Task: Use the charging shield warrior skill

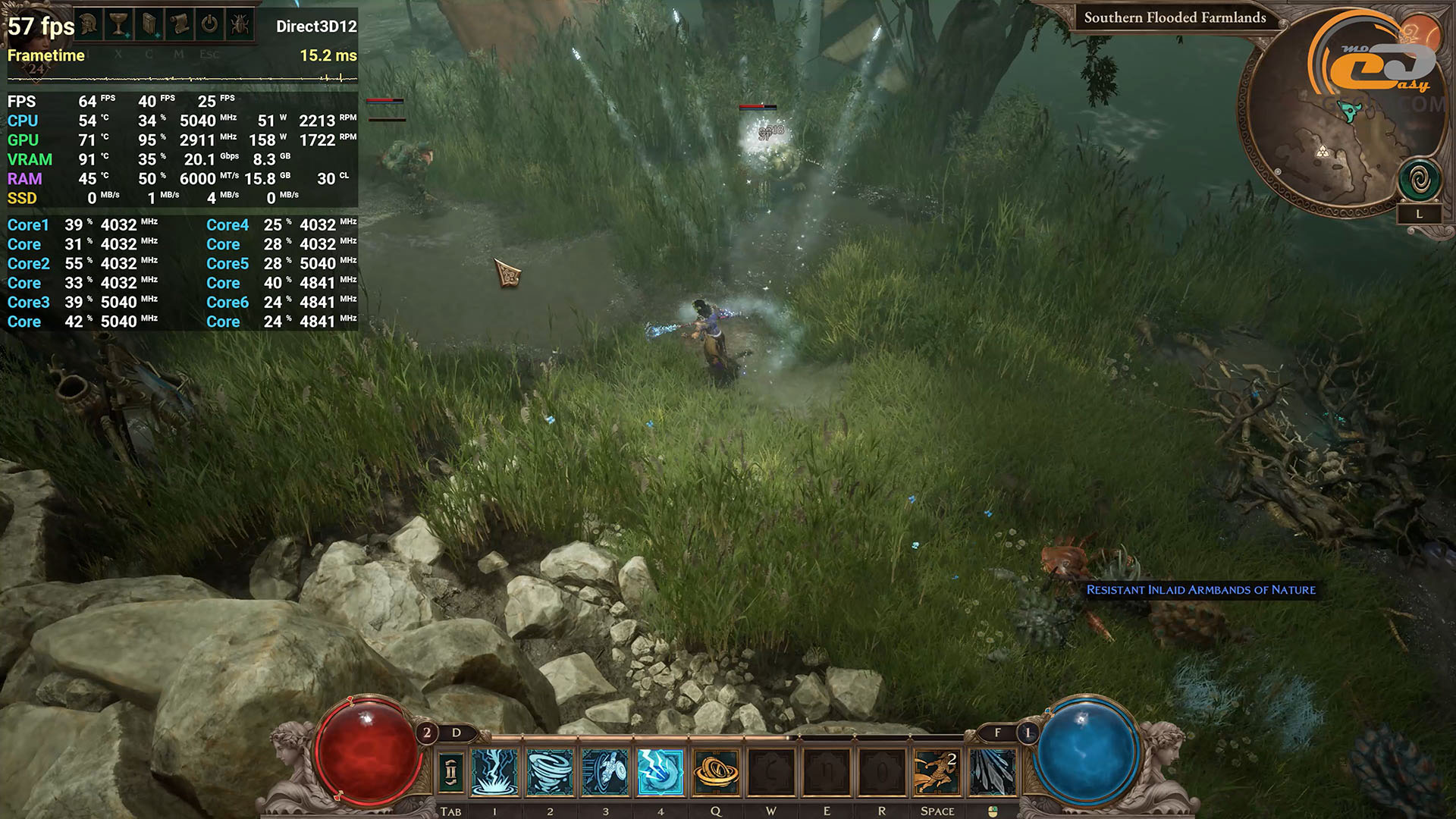Action: (605, 773)
